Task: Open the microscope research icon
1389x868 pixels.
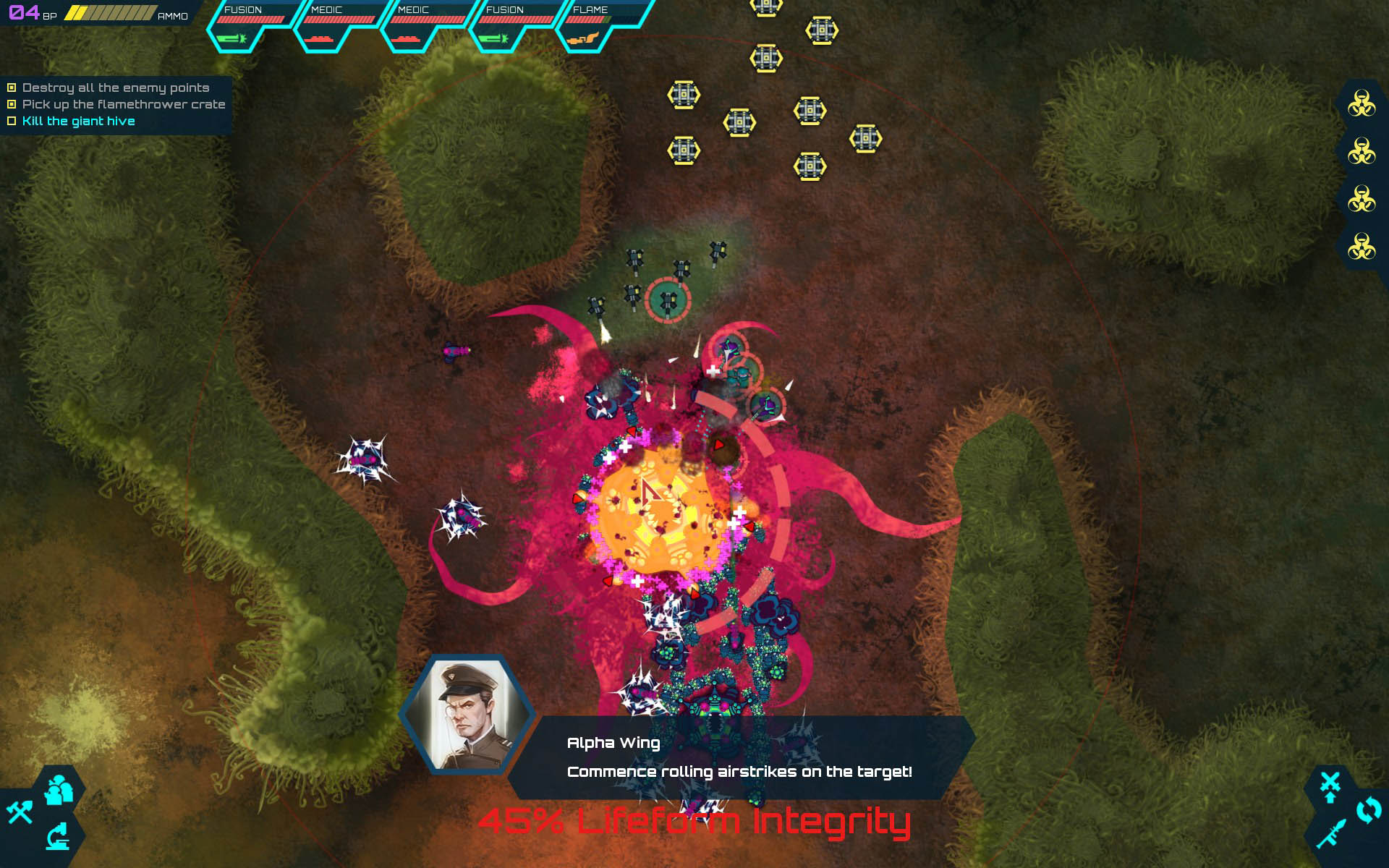Action: click(x=59, y=837)
